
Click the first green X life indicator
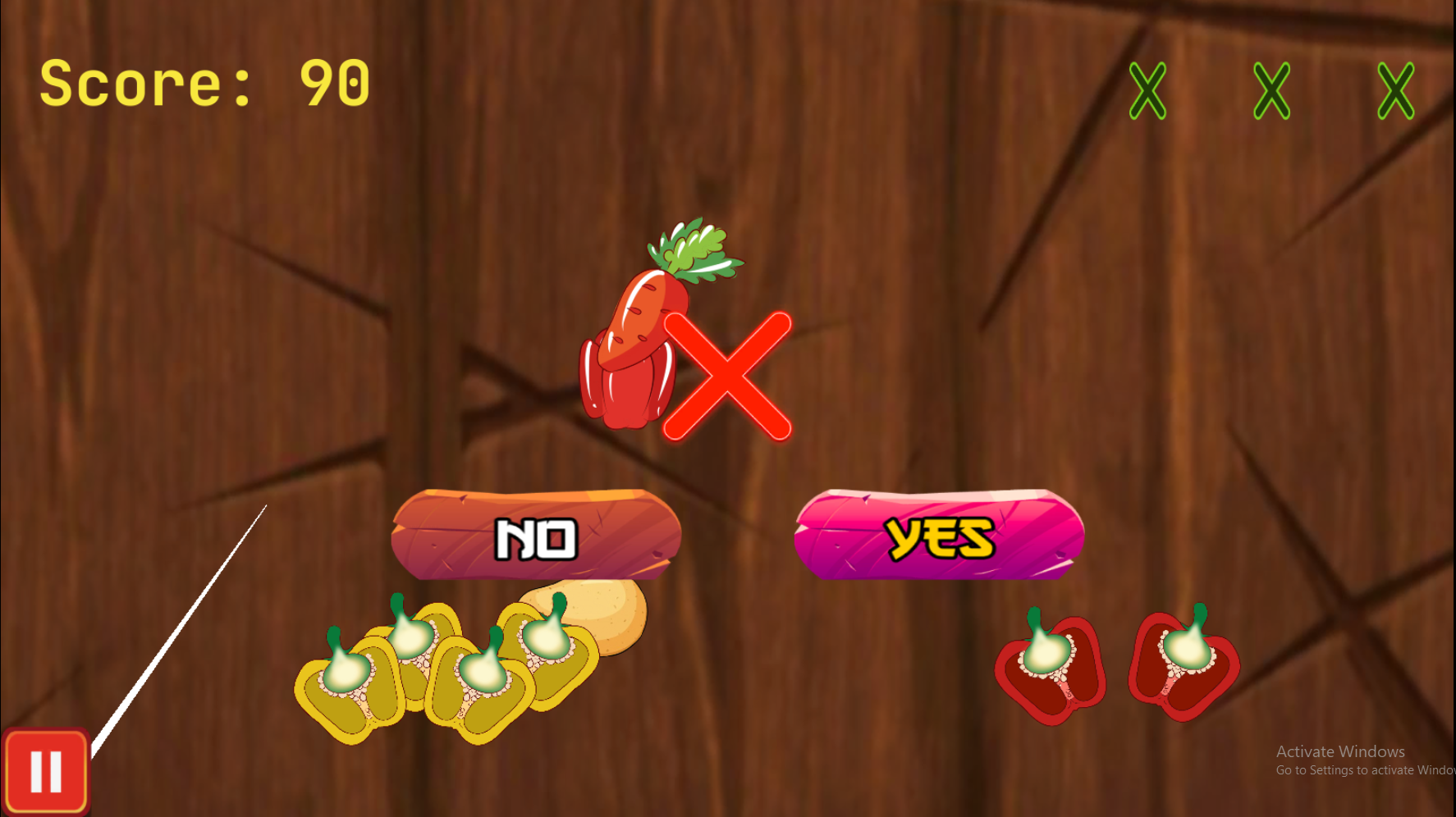[1149, 90]
